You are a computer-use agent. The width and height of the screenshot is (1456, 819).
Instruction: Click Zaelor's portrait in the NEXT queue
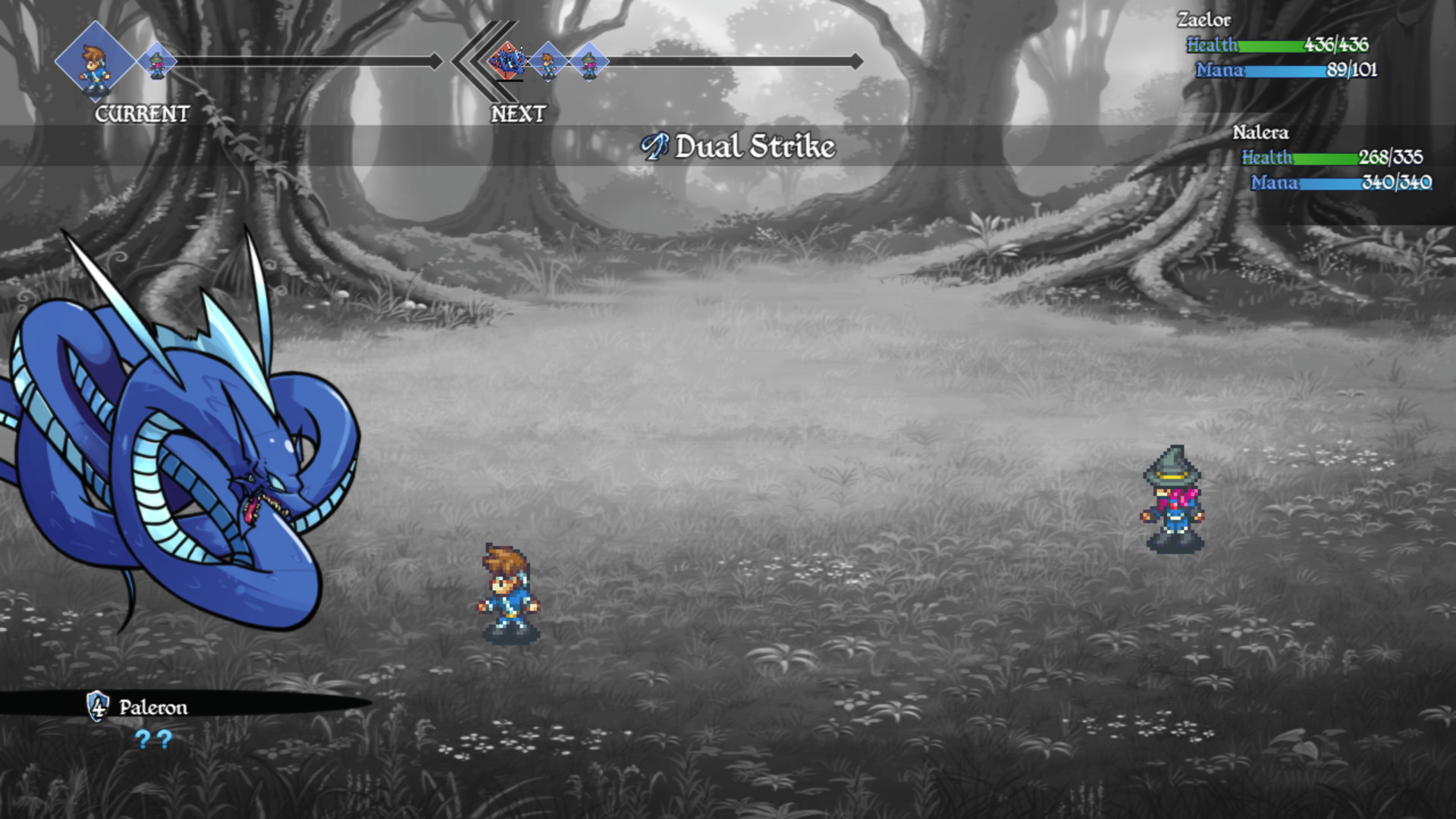(x=548, y=59)
